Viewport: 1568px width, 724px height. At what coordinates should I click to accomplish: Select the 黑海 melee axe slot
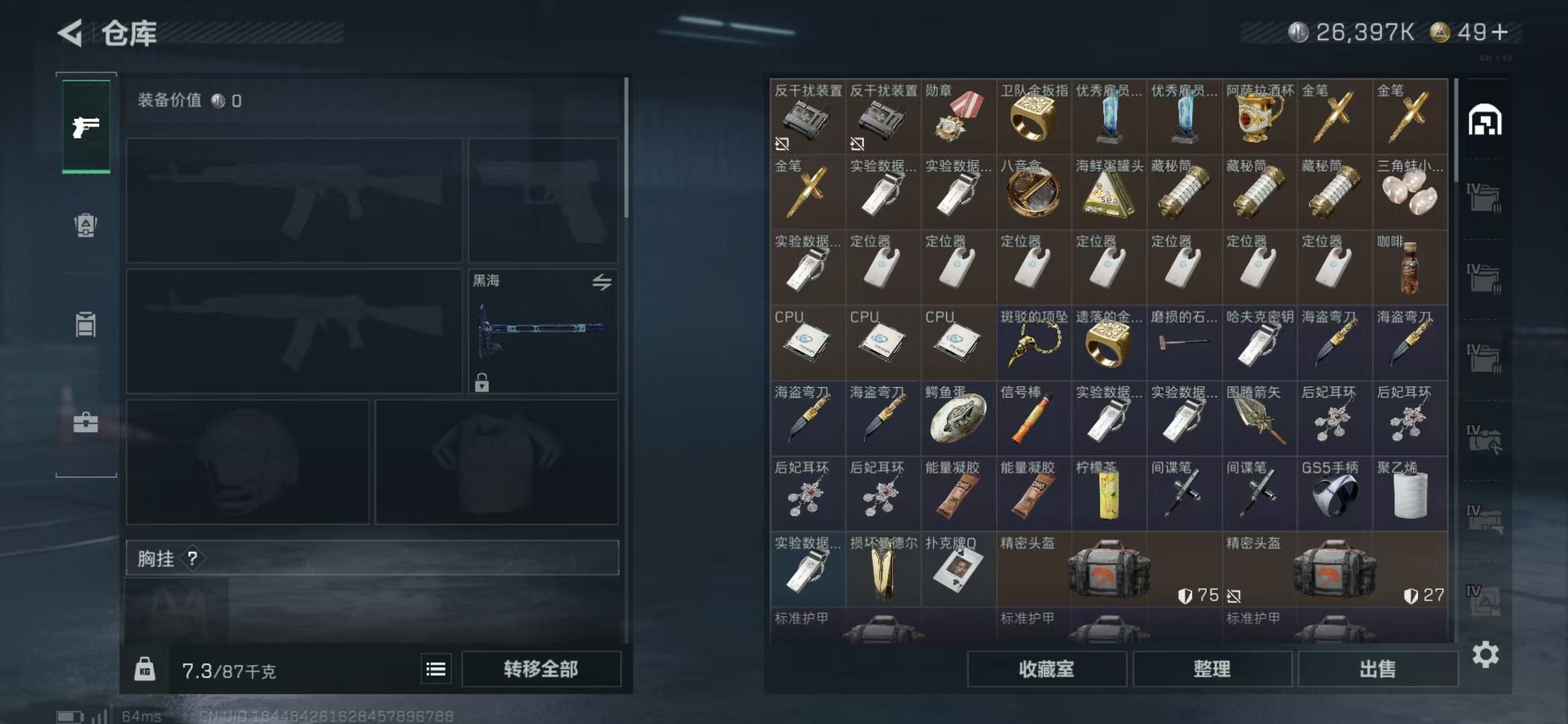pos(542,331)
